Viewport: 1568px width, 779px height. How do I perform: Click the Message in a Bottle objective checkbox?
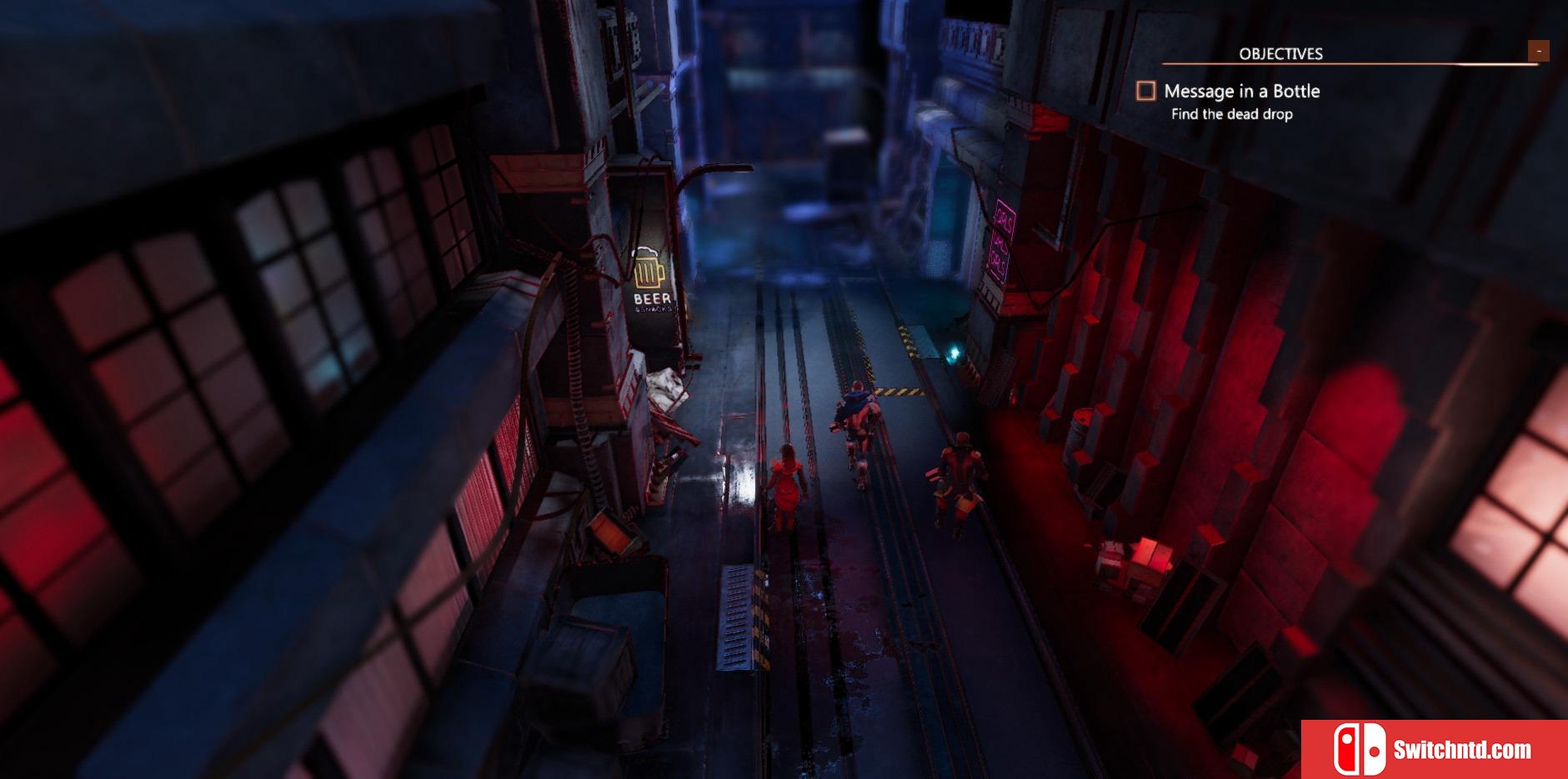[1146, 91]
